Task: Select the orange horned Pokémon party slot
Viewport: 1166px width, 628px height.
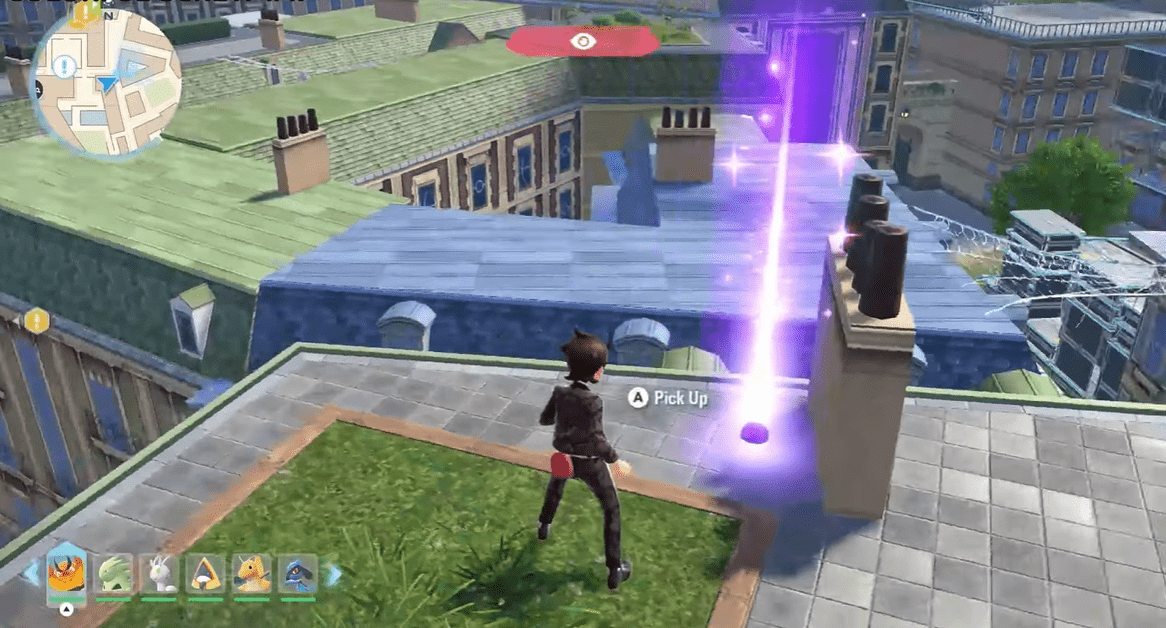Action: pyautogui.click(x=66, y=573)
